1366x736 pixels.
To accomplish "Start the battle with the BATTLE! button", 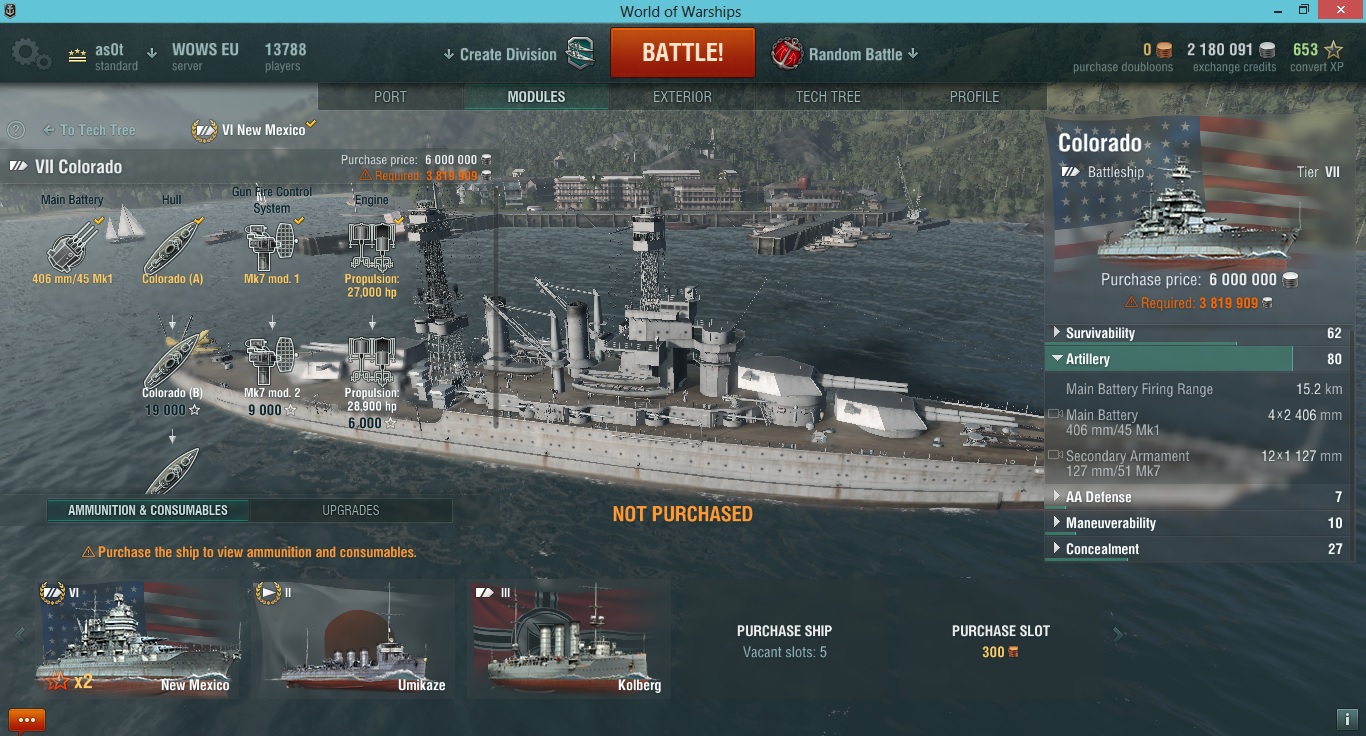I will click(x=682, y=53).
